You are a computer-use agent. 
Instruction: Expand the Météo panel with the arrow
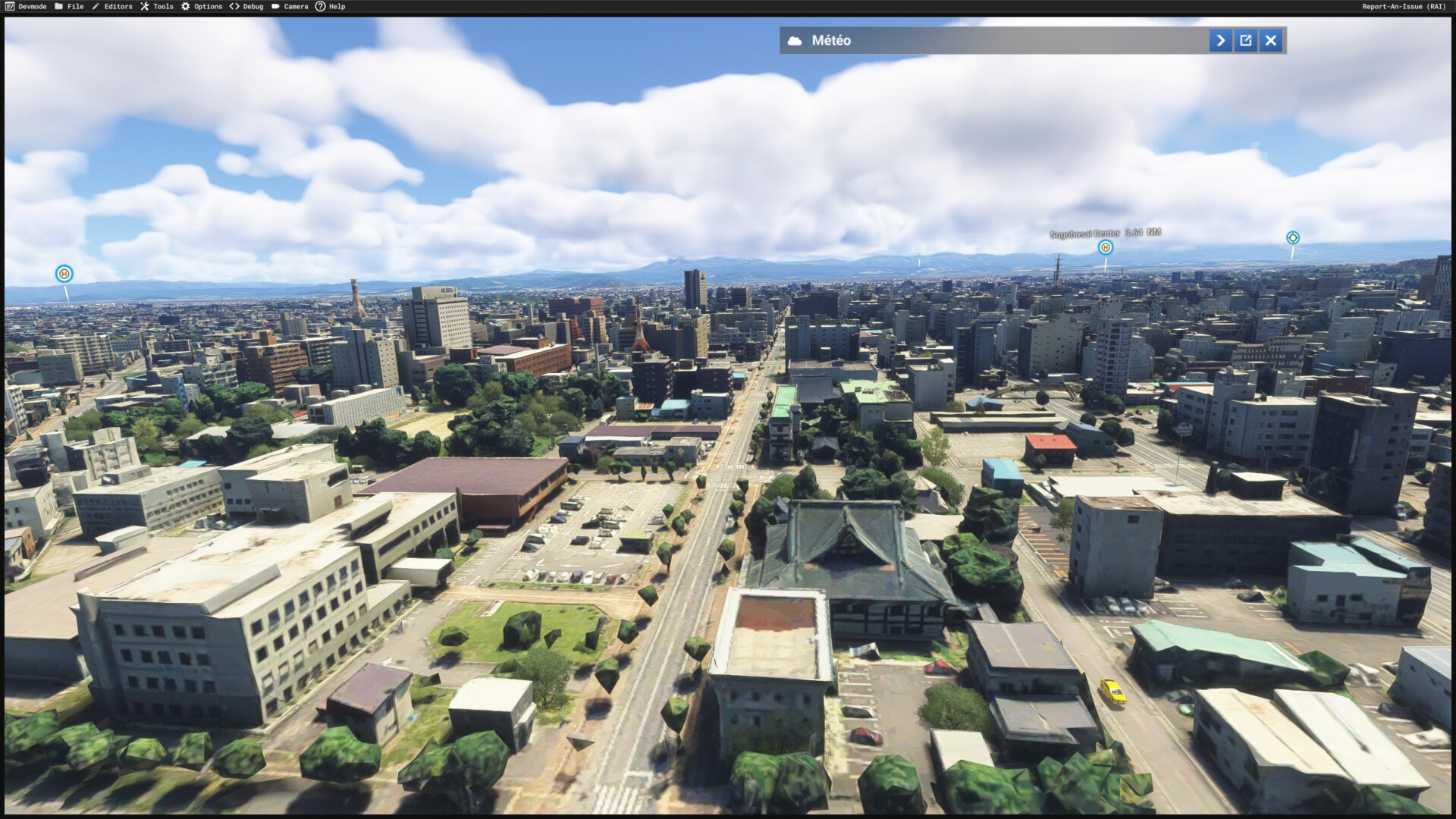(1220, 40)
